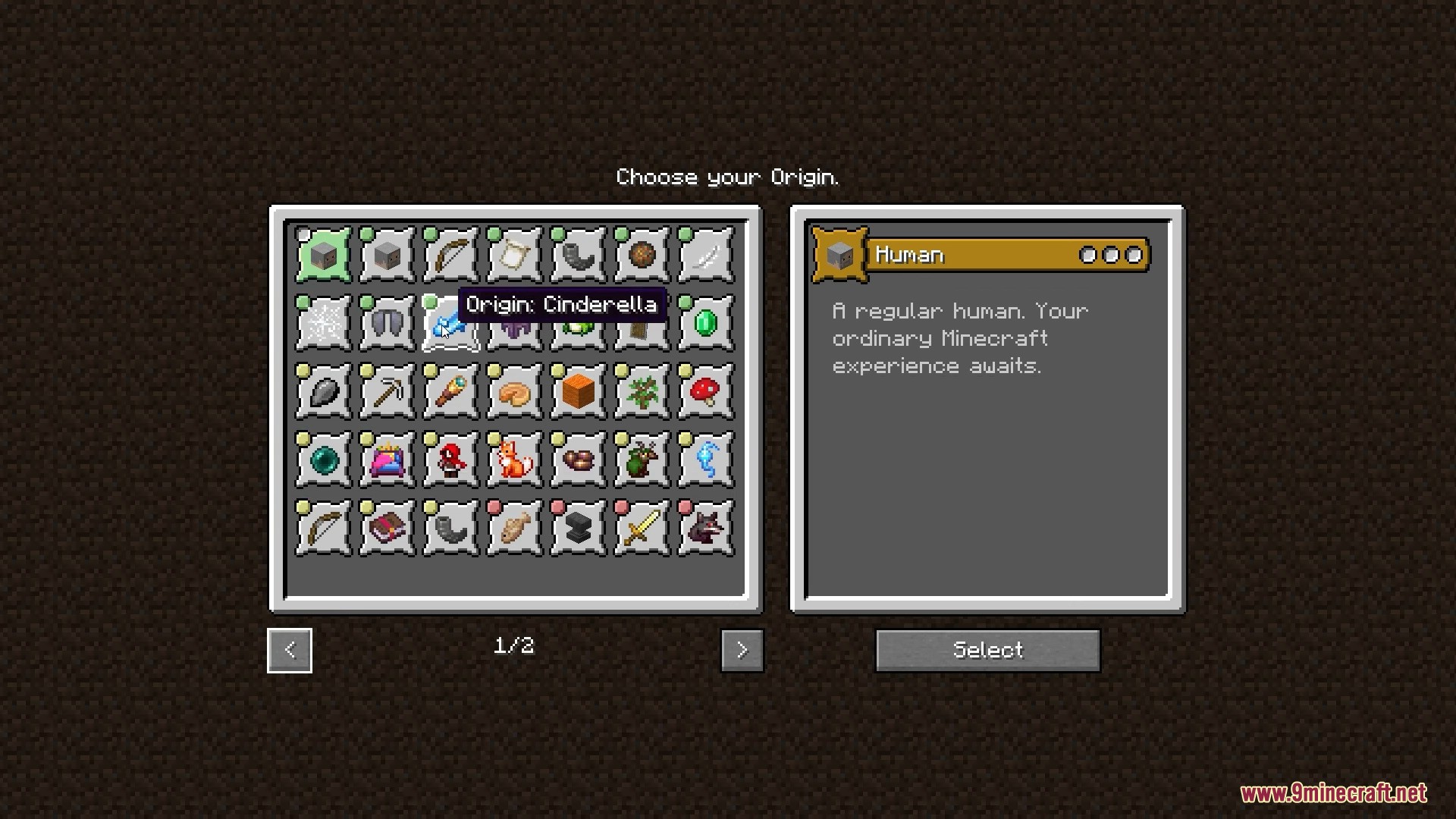Select the feather origin icon
Image resolution: width=1456 pixels, height=819 pixels.
[x=705, y=256]
